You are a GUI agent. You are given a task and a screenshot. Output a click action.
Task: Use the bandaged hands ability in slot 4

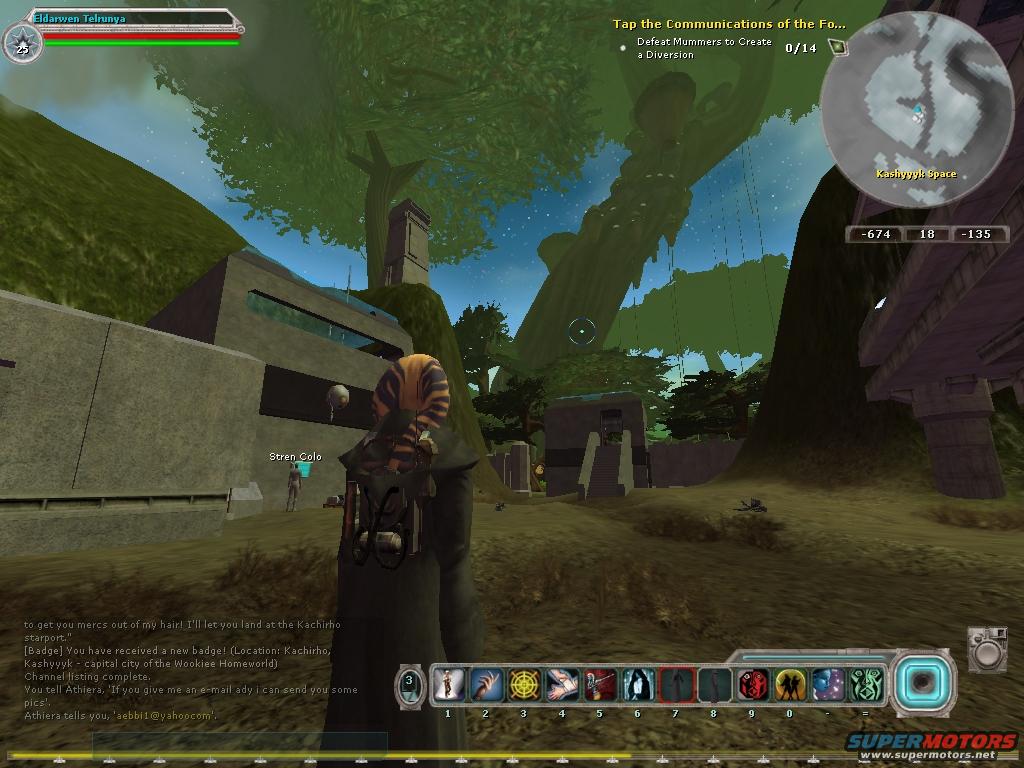[x=562, y=685]
